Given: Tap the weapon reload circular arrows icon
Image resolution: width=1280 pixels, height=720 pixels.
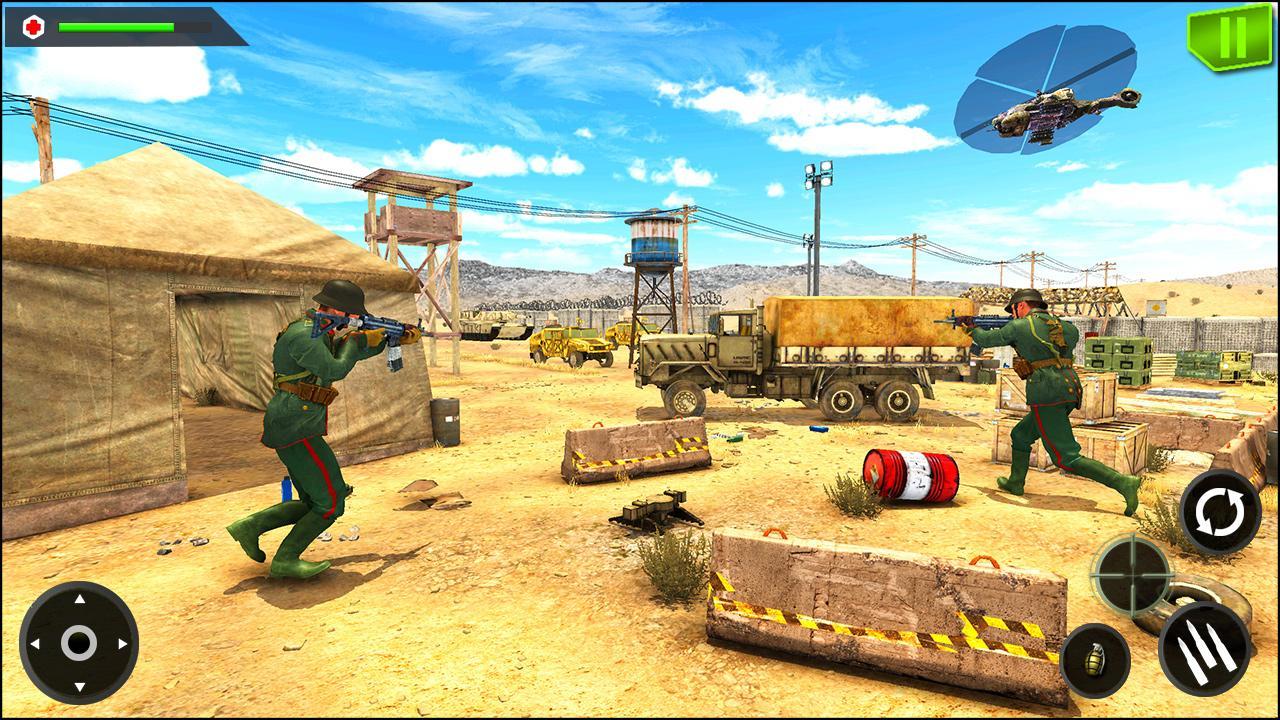Looking at the screenshot, I should click(x=1219, y=512).
